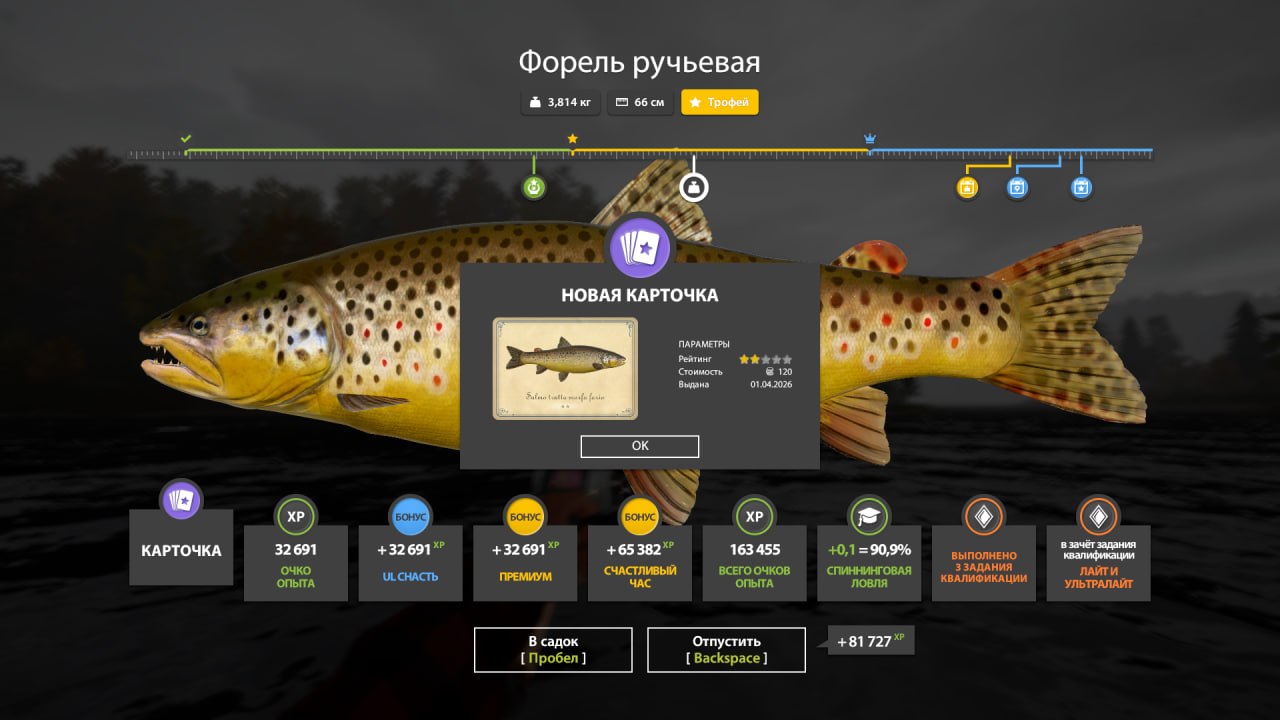
Task: Click Отпустить to release the fish
Action: [x=726, y=649]
